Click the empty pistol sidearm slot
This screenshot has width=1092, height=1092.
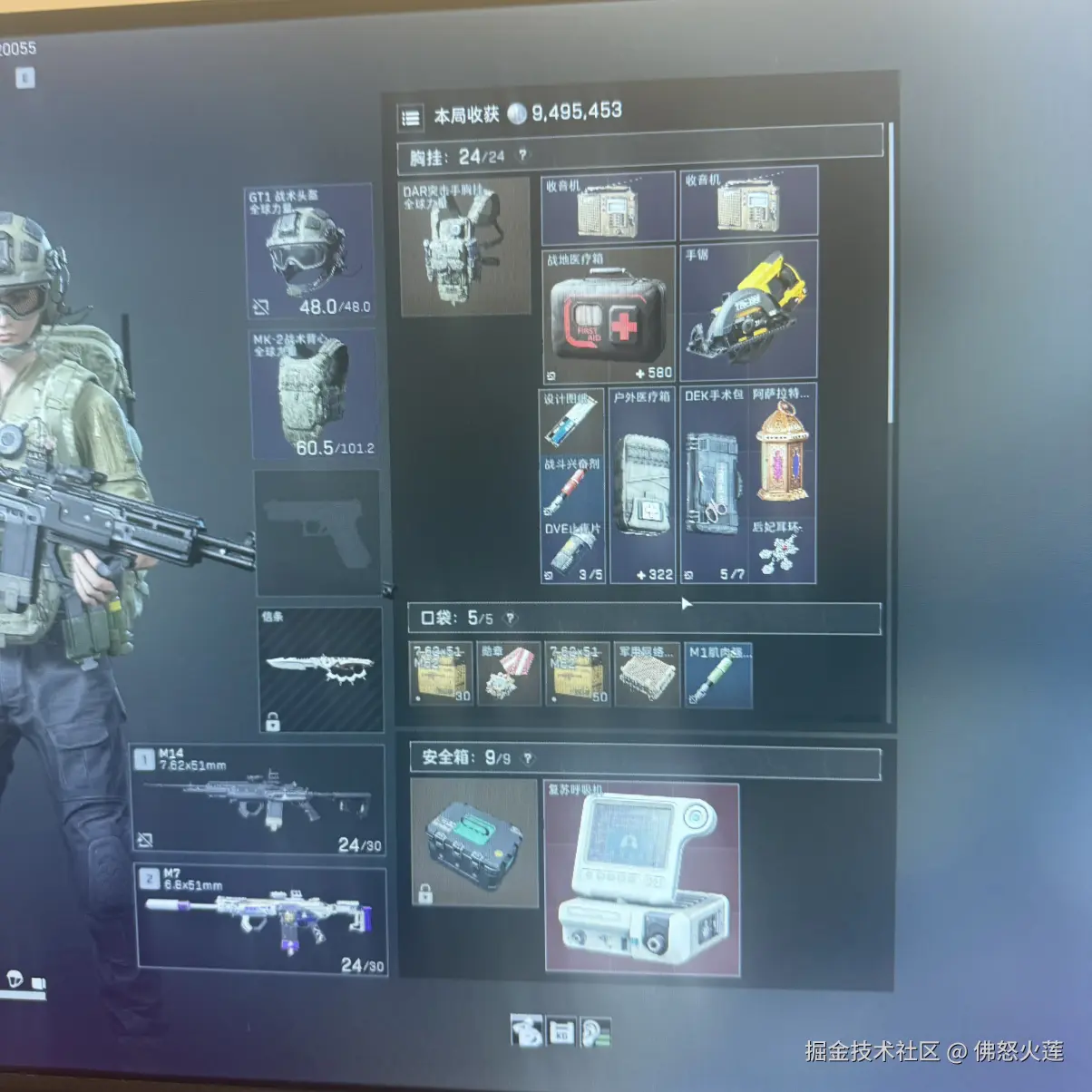pos(317,533)
